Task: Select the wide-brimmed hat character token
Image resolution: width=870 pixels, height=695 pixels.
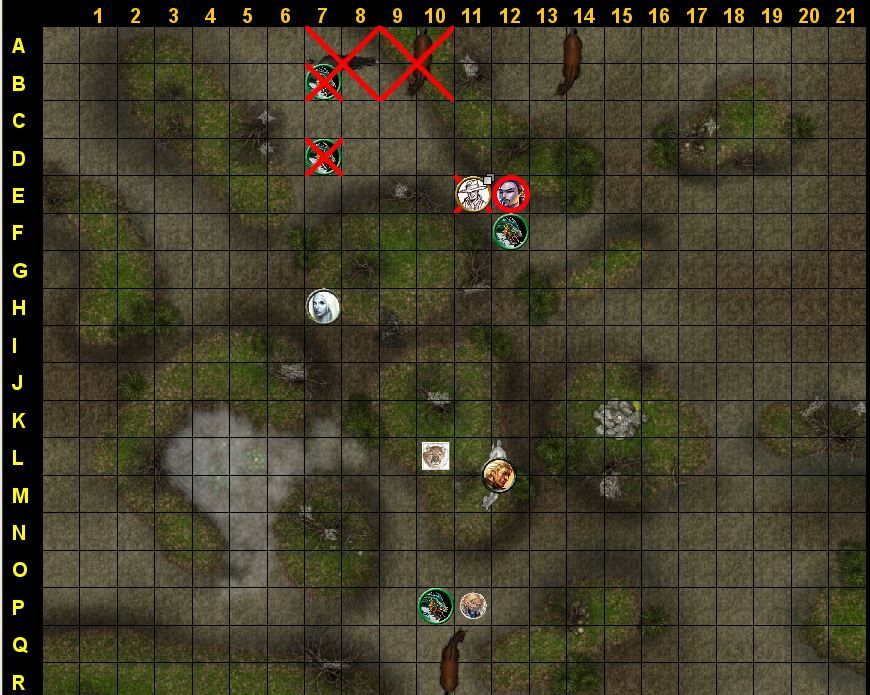Action: (472, 194)
